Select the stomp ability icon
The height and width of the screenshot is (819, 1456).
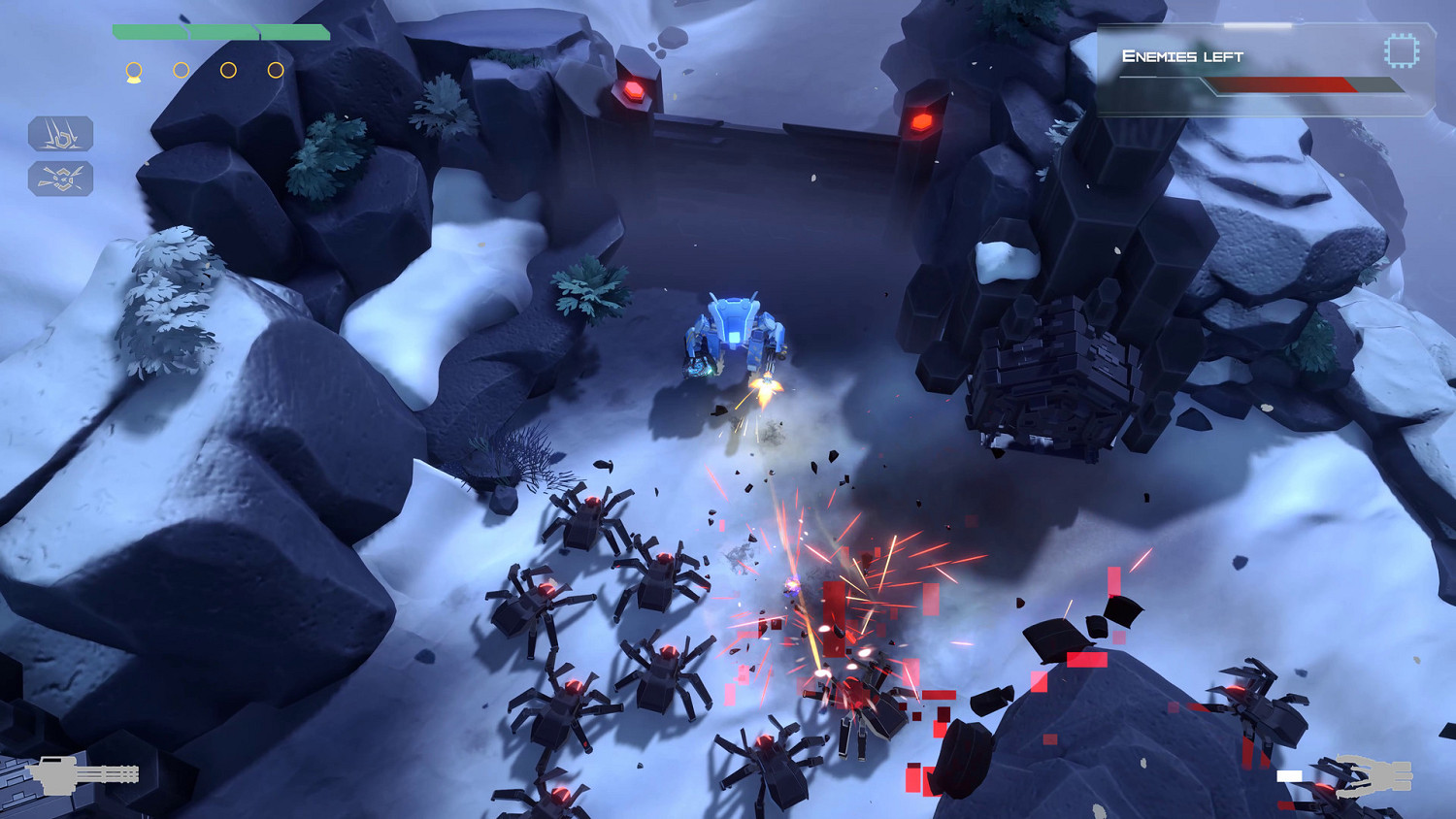(61, 135)
